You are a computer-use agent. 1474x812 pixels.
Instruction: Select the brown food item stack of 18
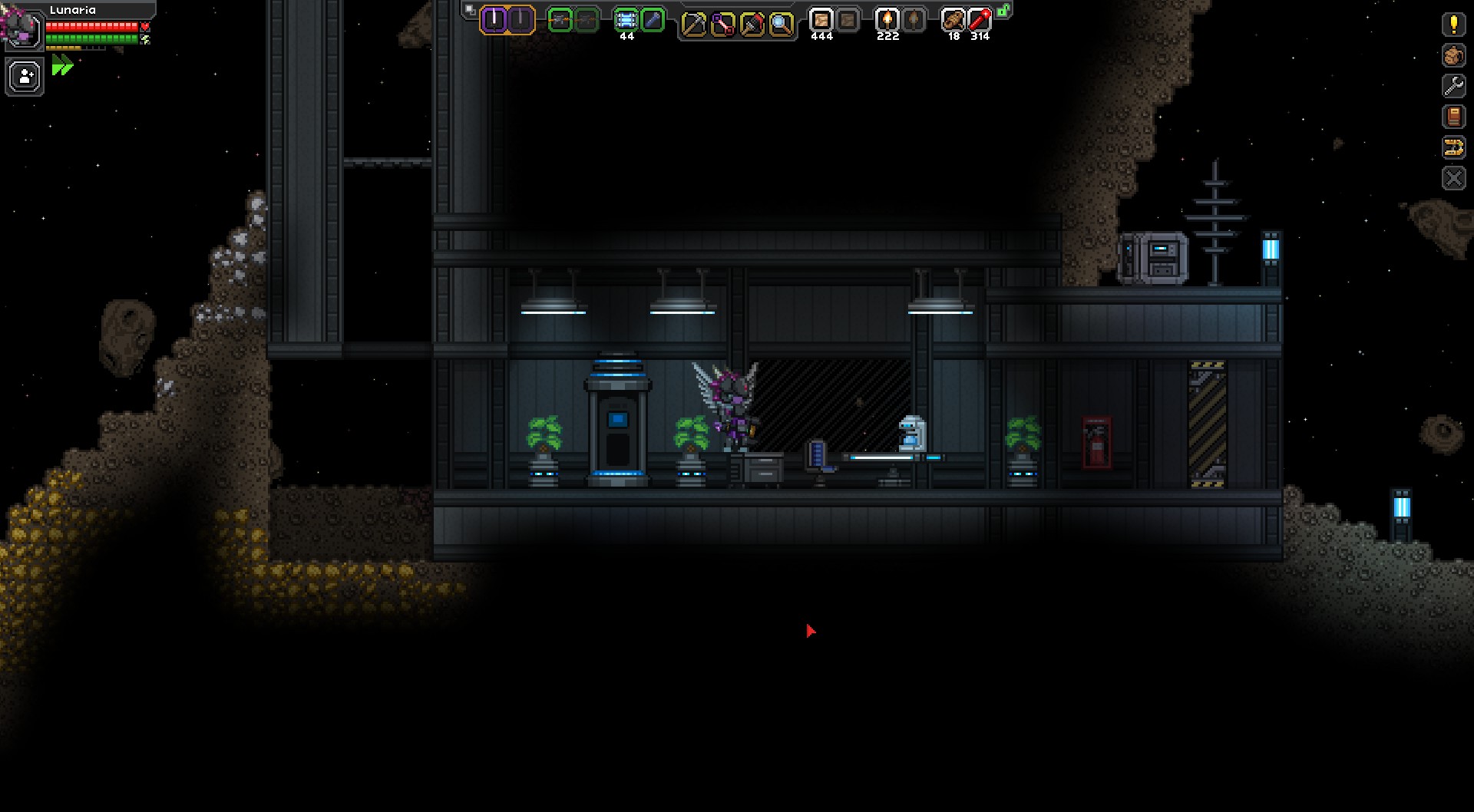click(x=953, y=21)
